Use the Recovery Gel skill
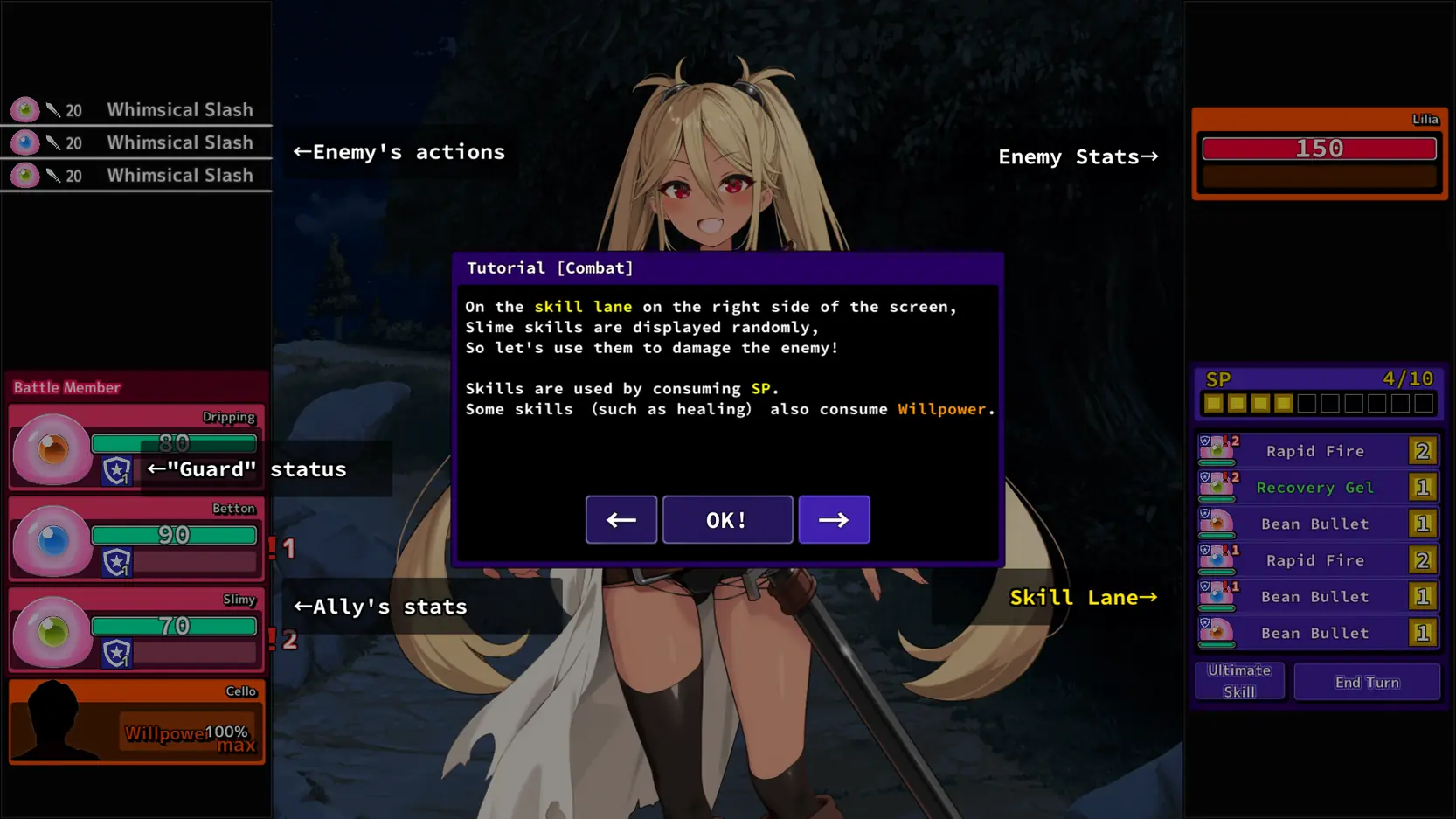The image size is (1456, 819). pos(1316,488)
